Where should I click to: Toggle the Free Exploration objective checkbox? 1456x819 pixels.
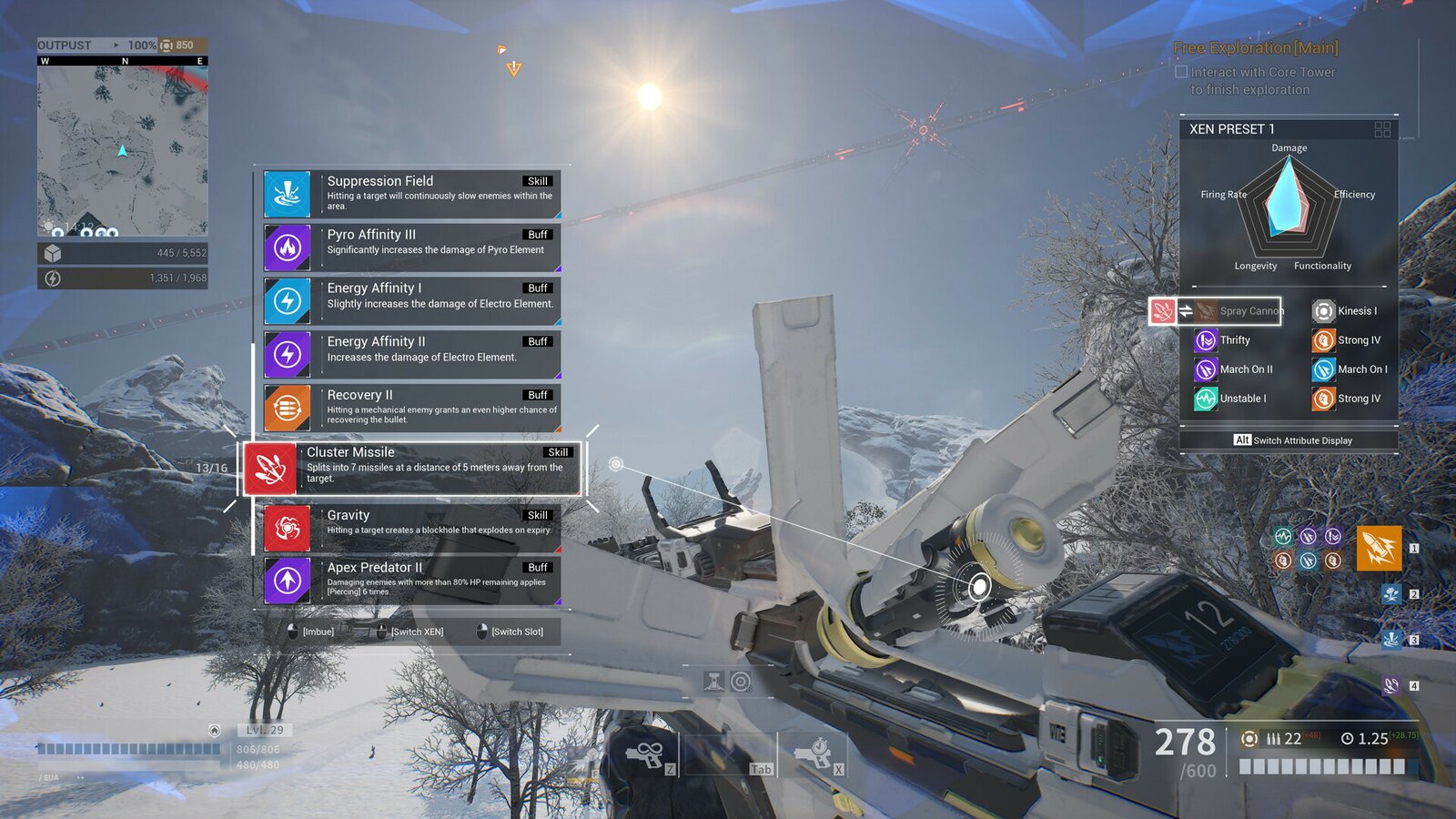pos(1180,72)
